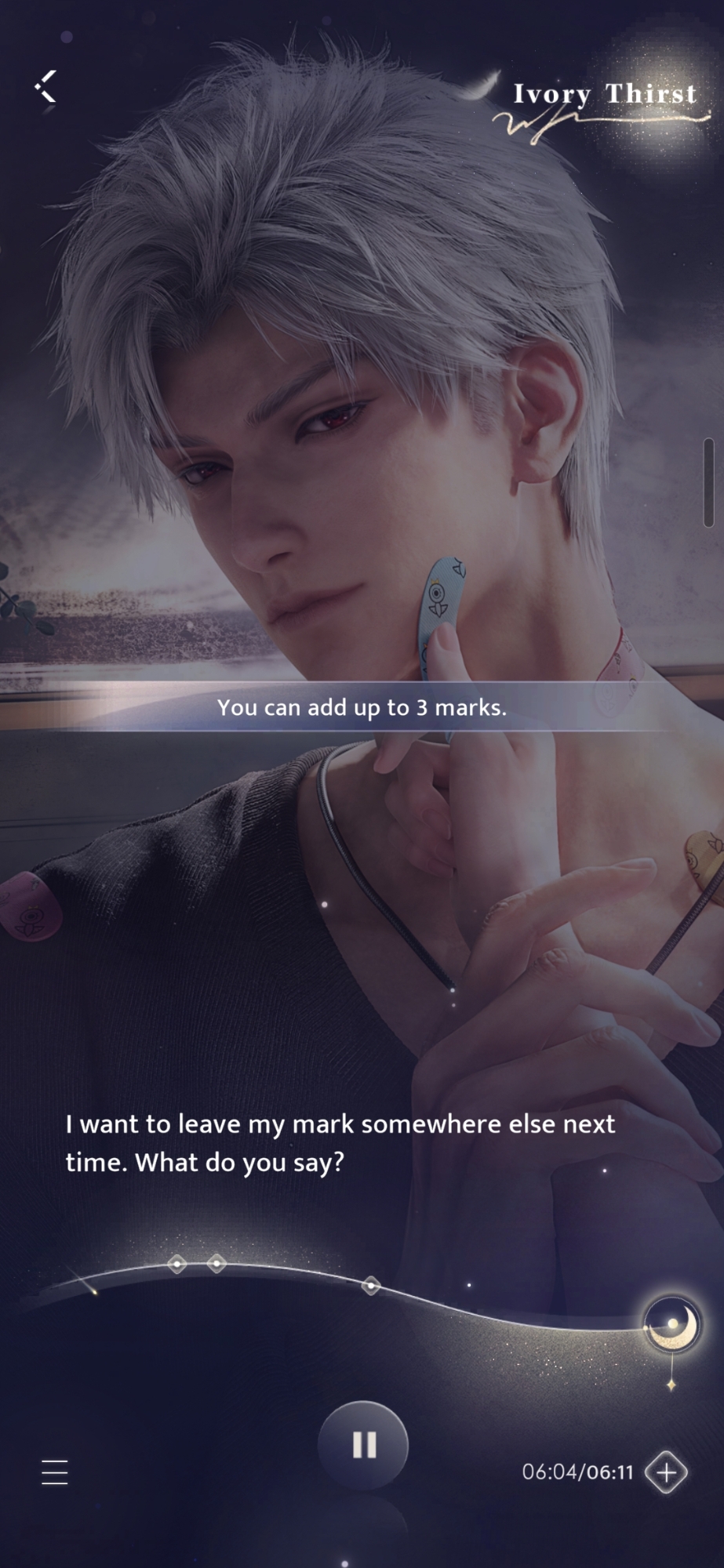Pause the audio playback

point(363,1445)
